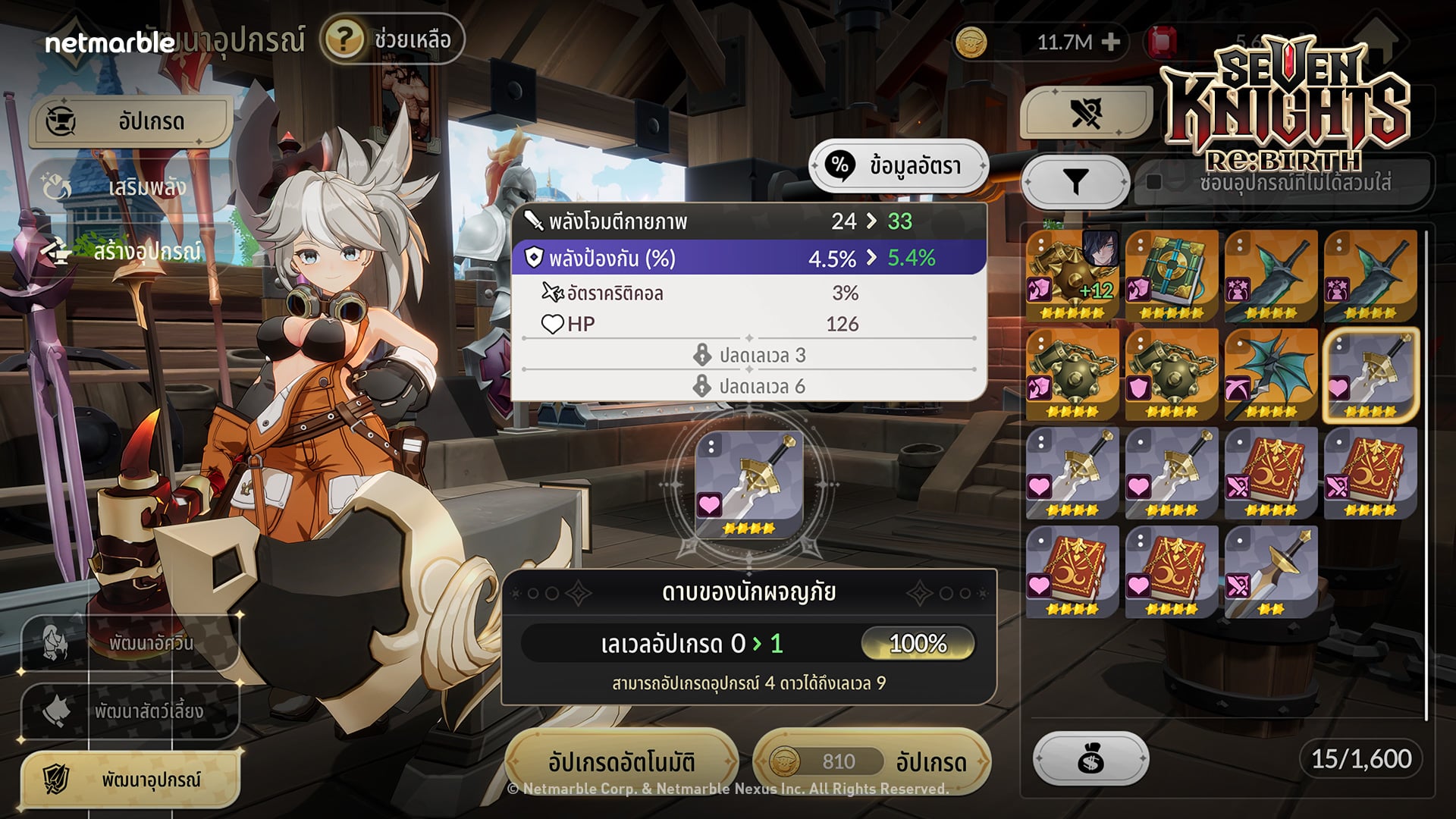Select the พัฒนาฮีโร่ hero development menu
The height and width of the screenshot is (819, 1456).
tap(130, 643)
